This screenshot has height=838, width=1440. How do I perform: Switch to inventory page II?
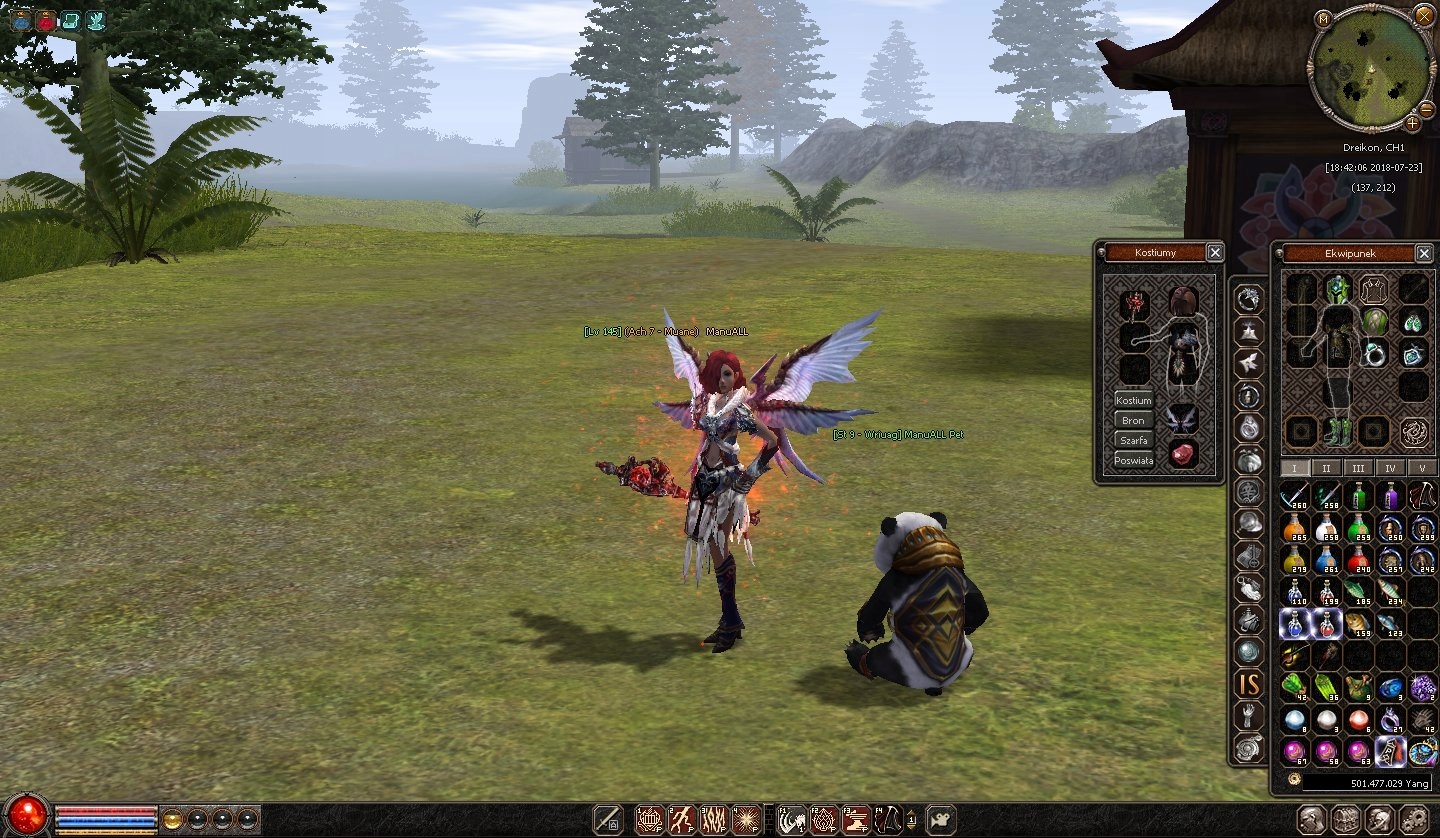click(x=1326, y=468)
